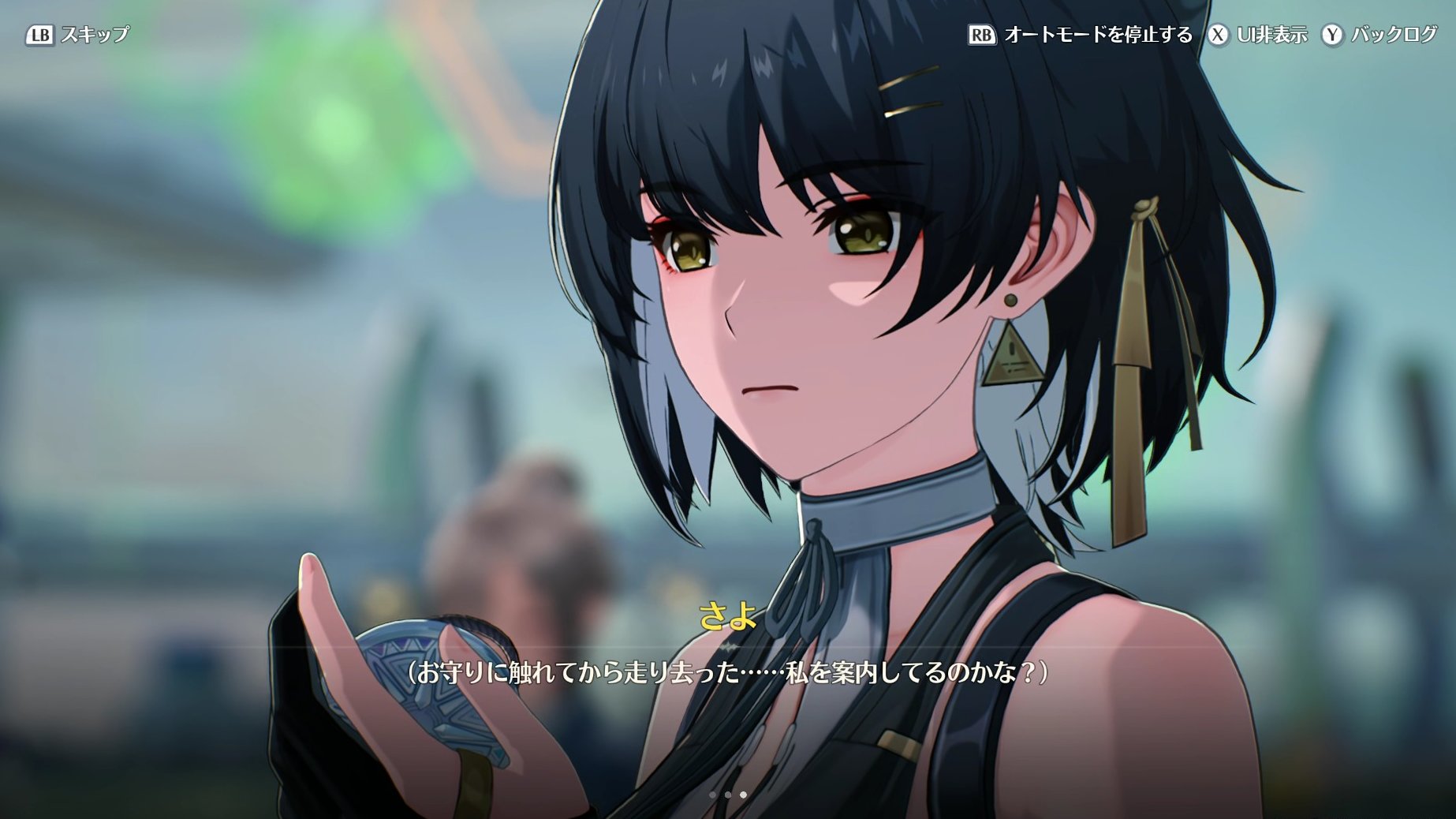Skip the cutscene with スキップ
This screenshot has height=819, width=1456.
click(x=79, y=35)
